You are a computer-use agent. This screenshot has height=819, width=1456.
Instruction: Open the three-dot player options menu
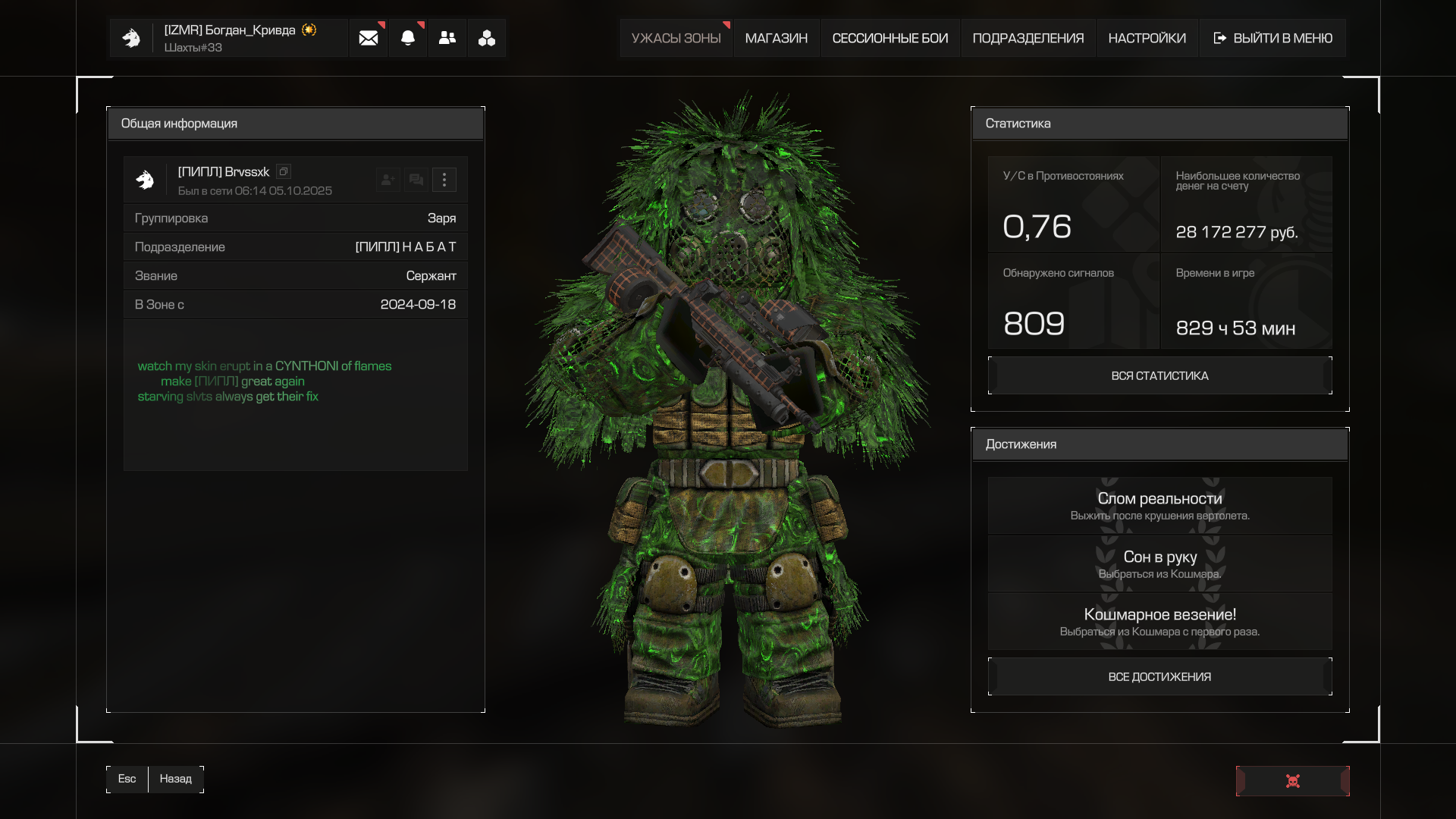(444, 180)
